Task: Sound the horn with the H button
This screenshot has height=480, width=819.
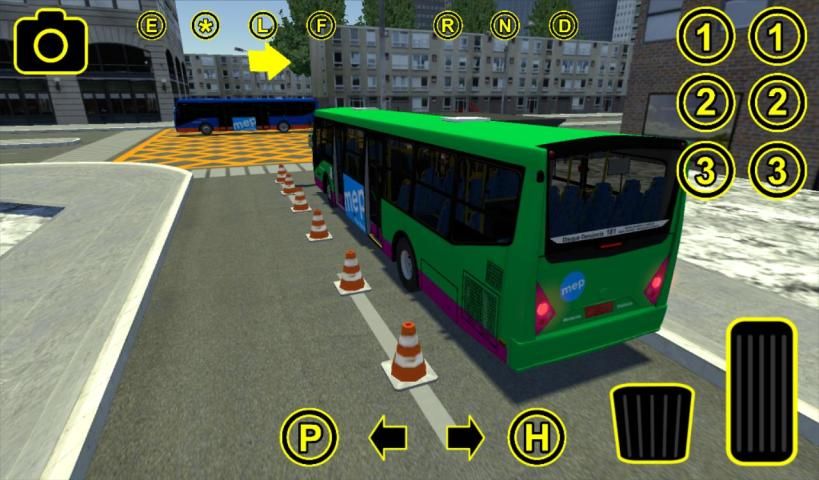Action: coord(537,437)
